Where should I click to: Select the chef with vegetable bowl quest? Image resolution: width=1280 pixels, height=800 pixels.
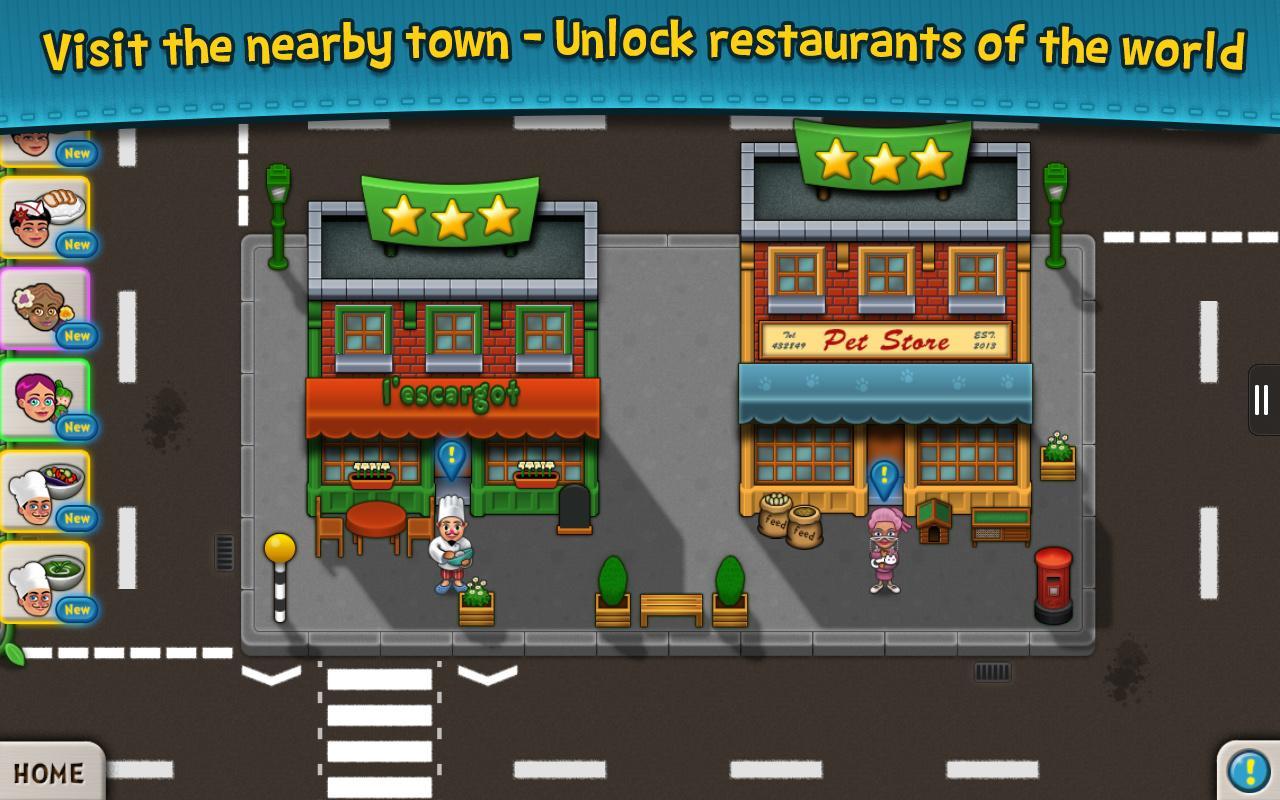45,491
